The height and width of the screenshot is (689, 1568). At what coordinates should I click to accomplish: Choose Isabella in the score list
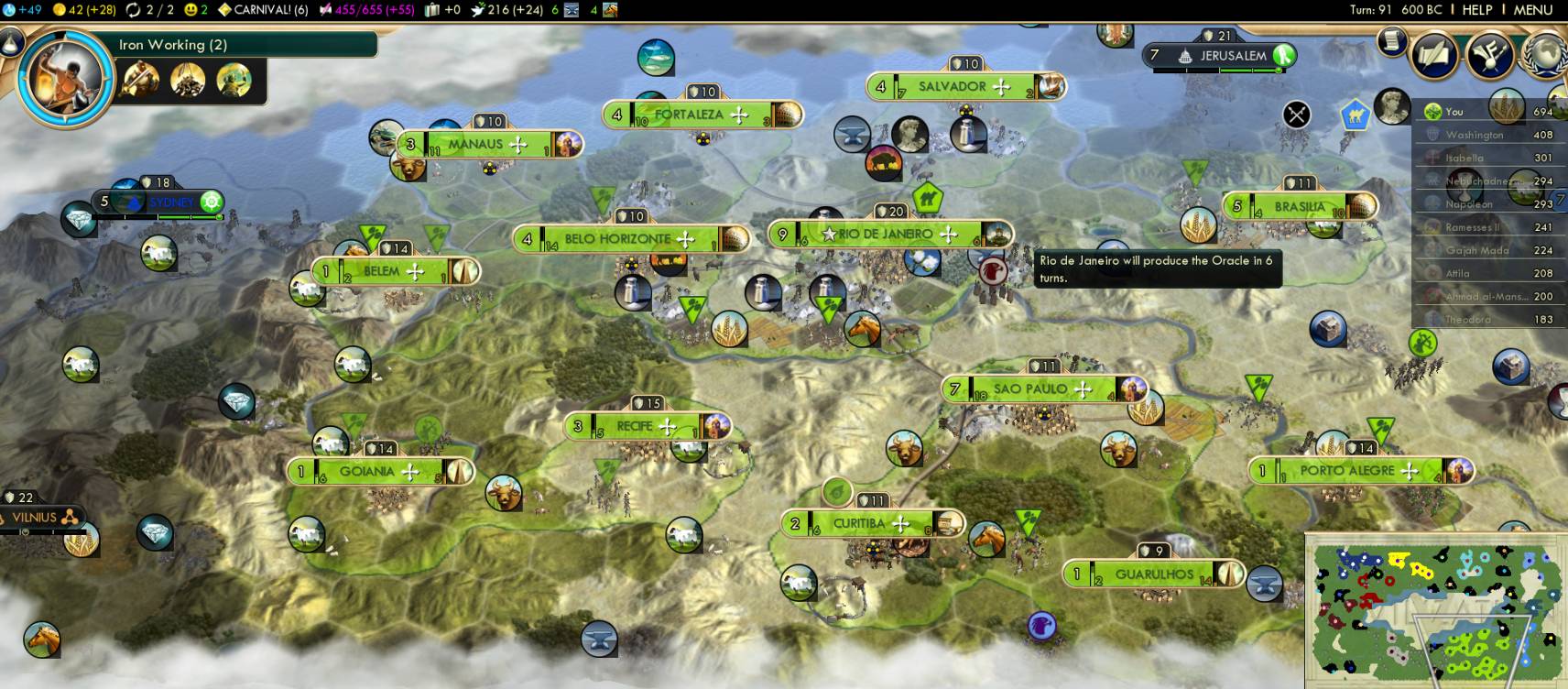[1465, 158]
